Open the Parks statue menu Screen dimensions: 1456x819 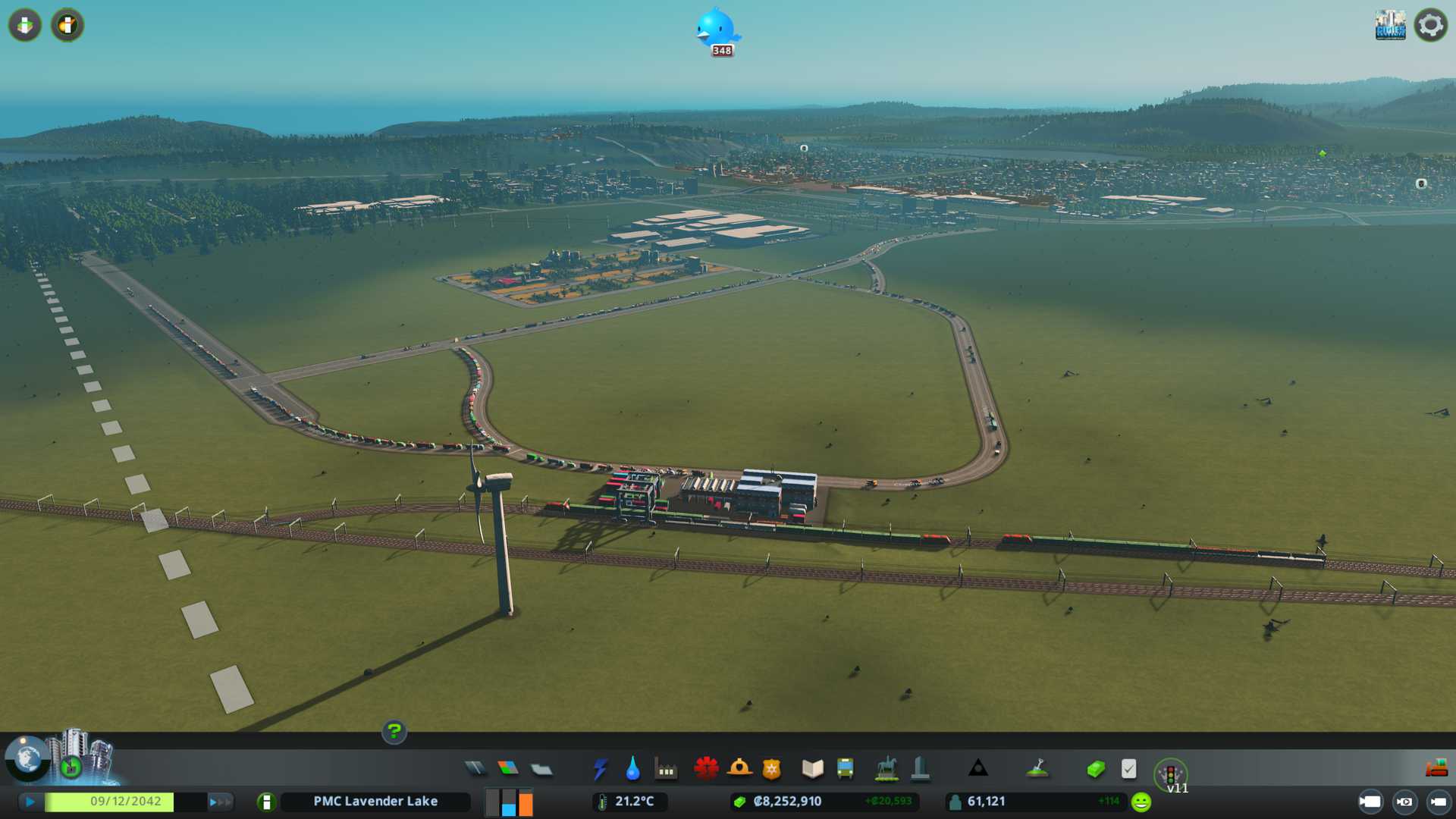[886, 769]
